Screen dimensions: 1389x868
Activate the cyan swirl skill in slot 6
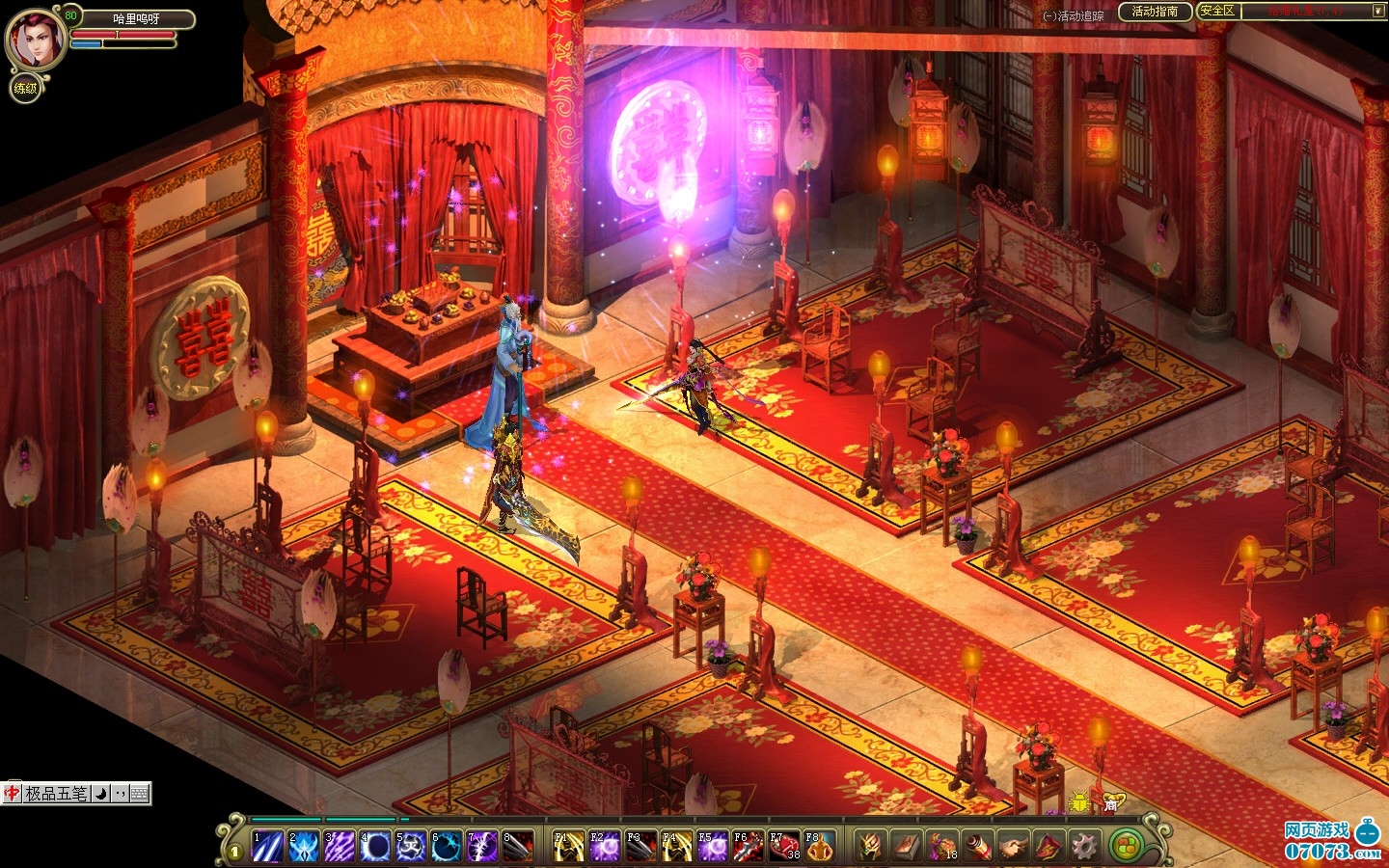[446, 846]
